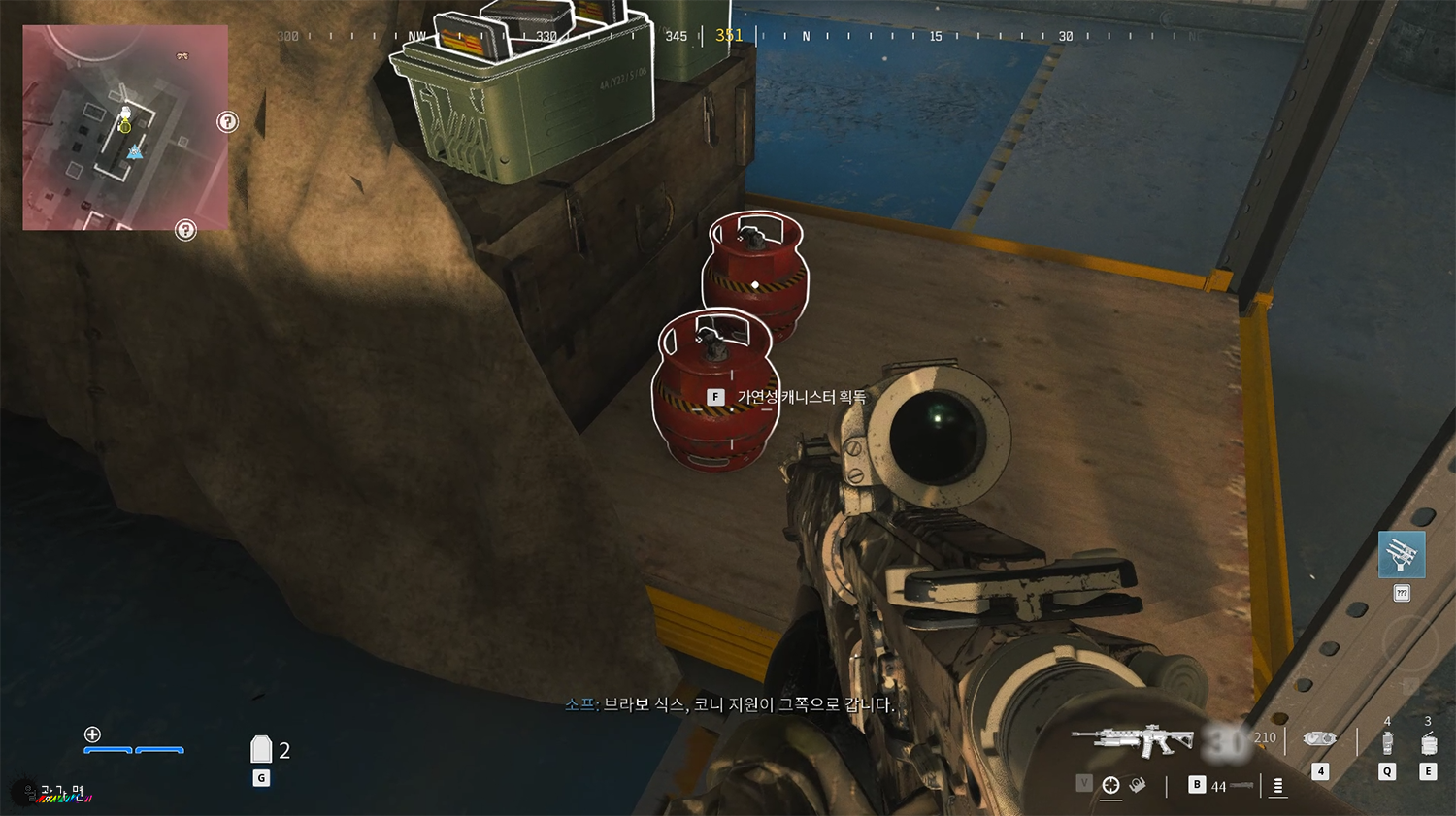Choose the assault rifle weapon icon
1456x816 pixels.
(1133, 740)
